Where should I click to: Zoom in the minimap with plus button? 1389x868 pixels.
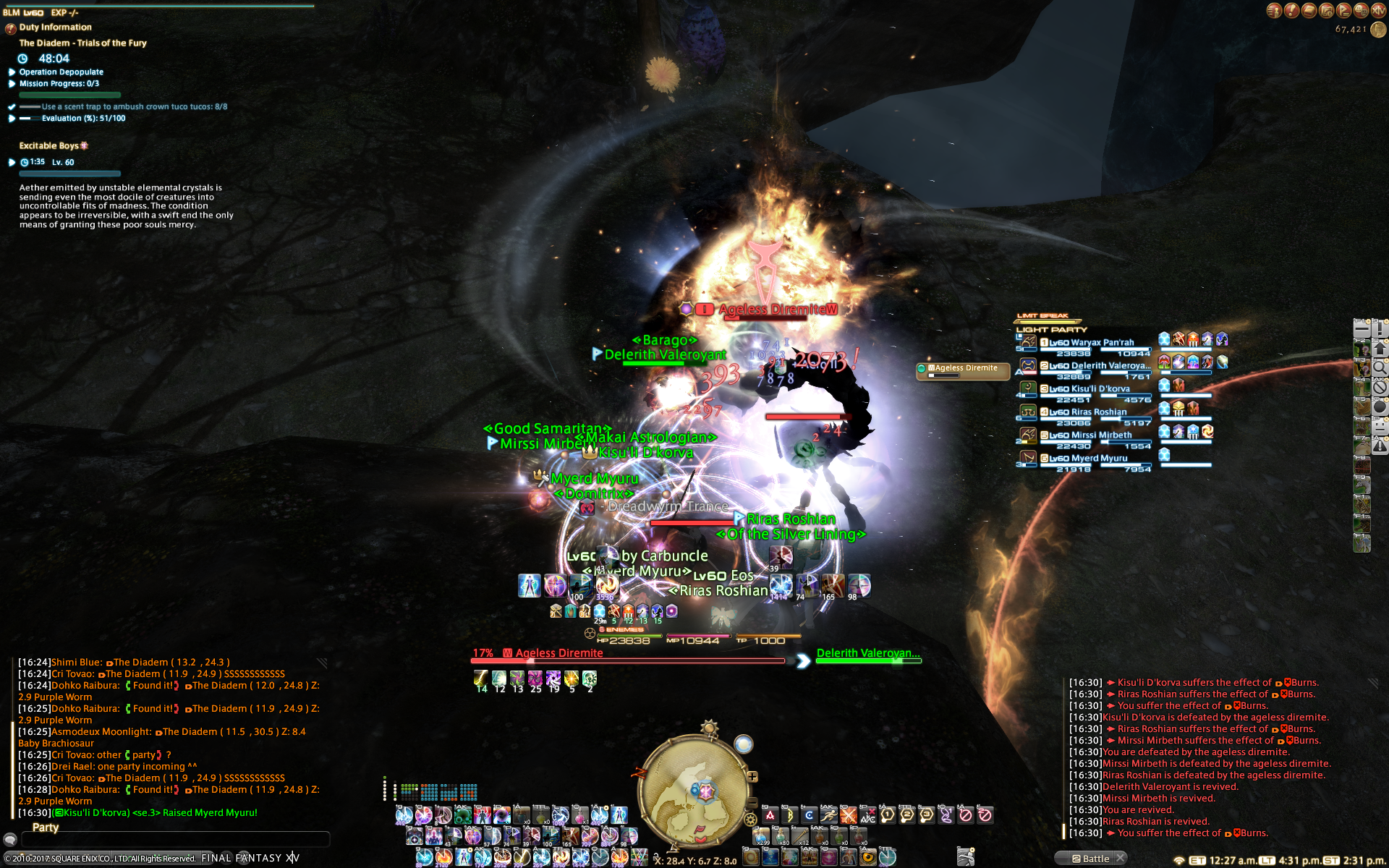[752, 777]
